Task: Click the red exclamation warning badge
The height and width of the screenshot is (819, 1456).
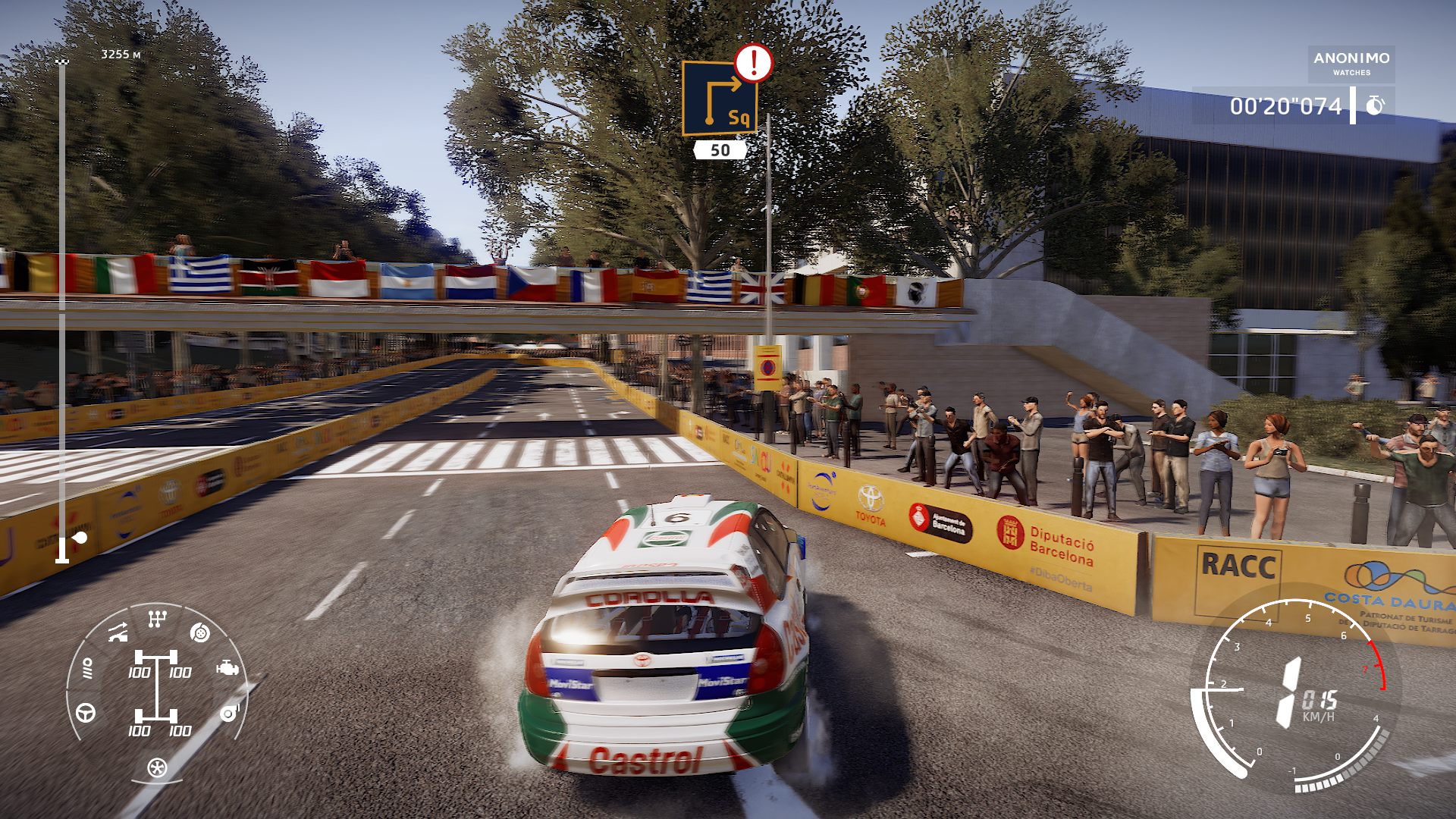Action: [753, 63]
